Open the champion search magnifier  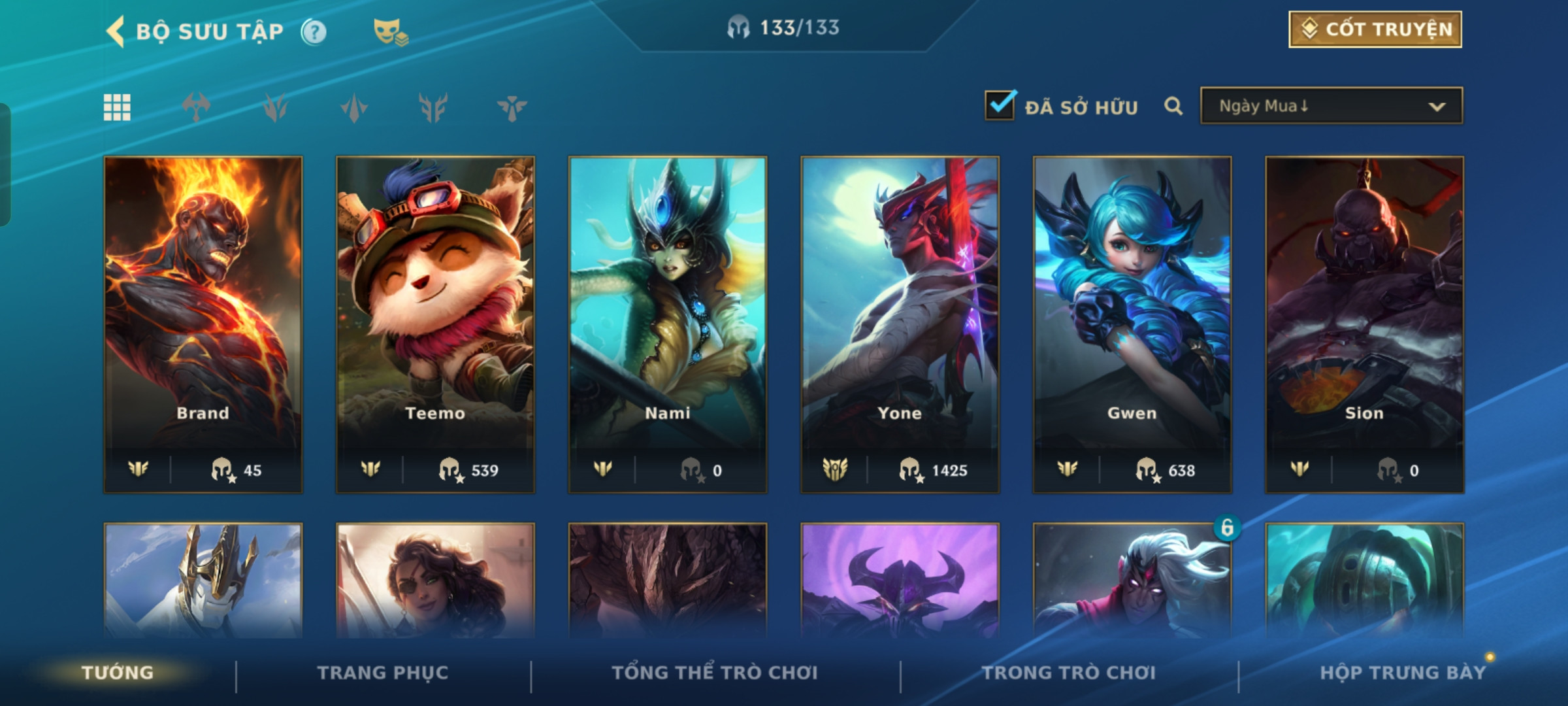(x=1173, y=106)
